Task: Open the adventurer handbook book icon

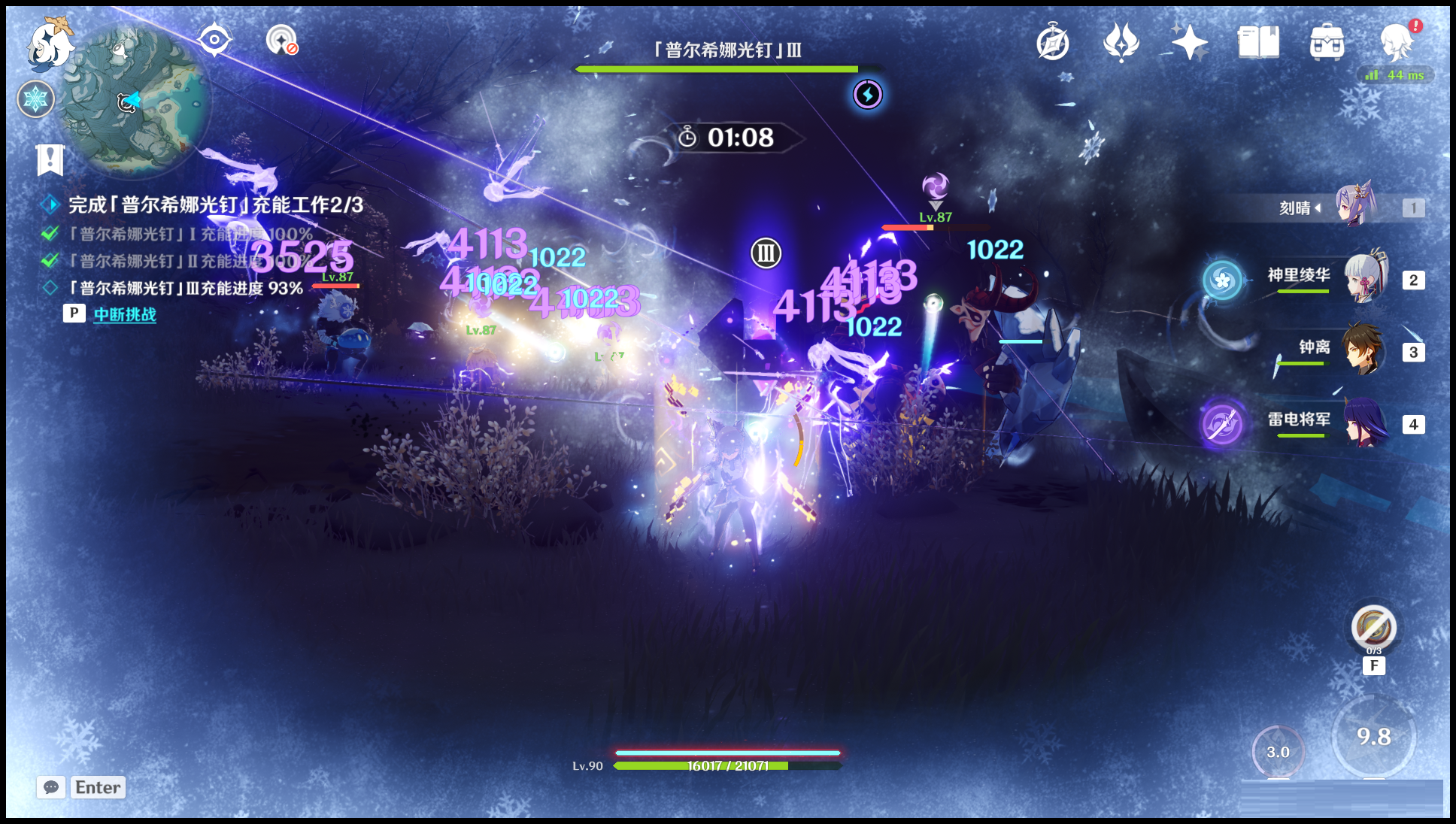Action: tap(1258, 42)
